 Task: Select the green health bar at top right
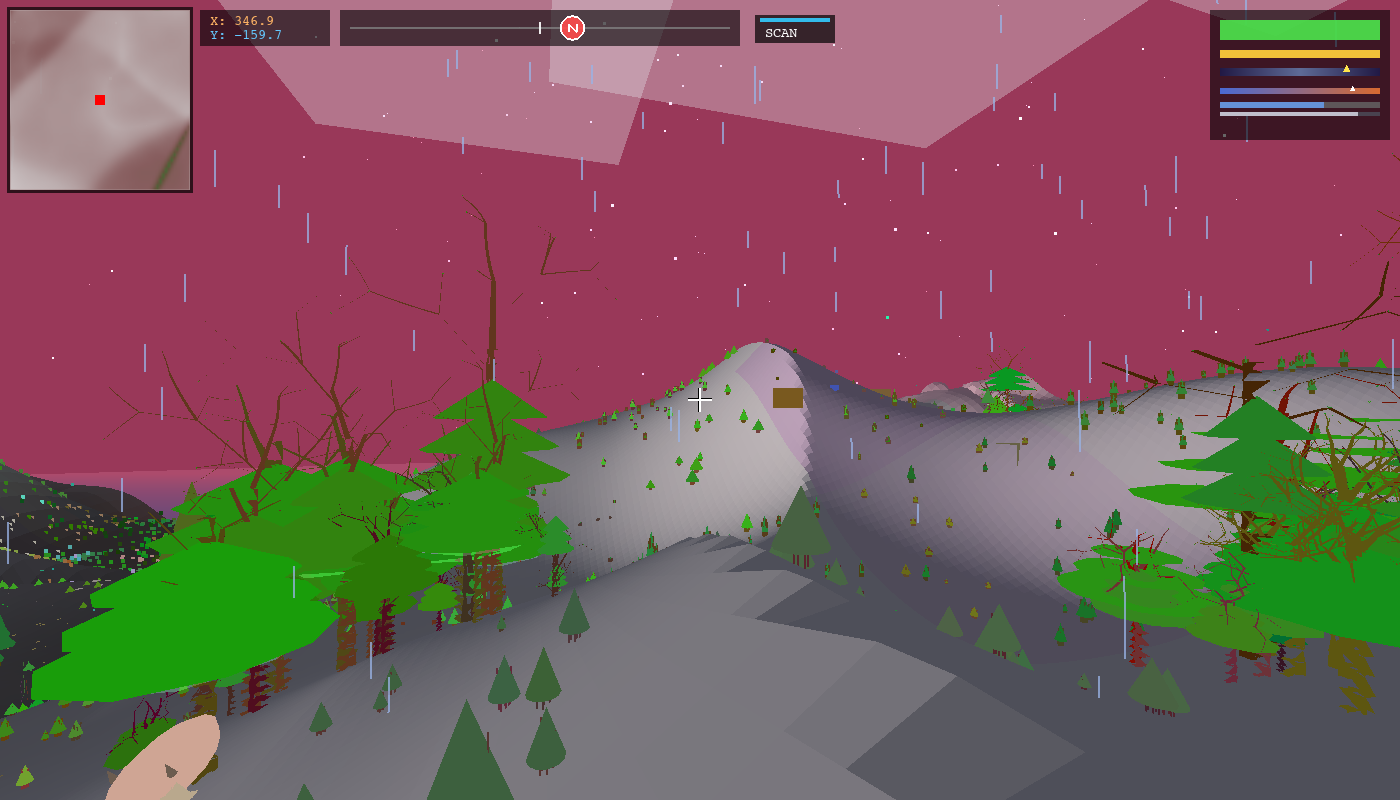(x=1300, y=30)
